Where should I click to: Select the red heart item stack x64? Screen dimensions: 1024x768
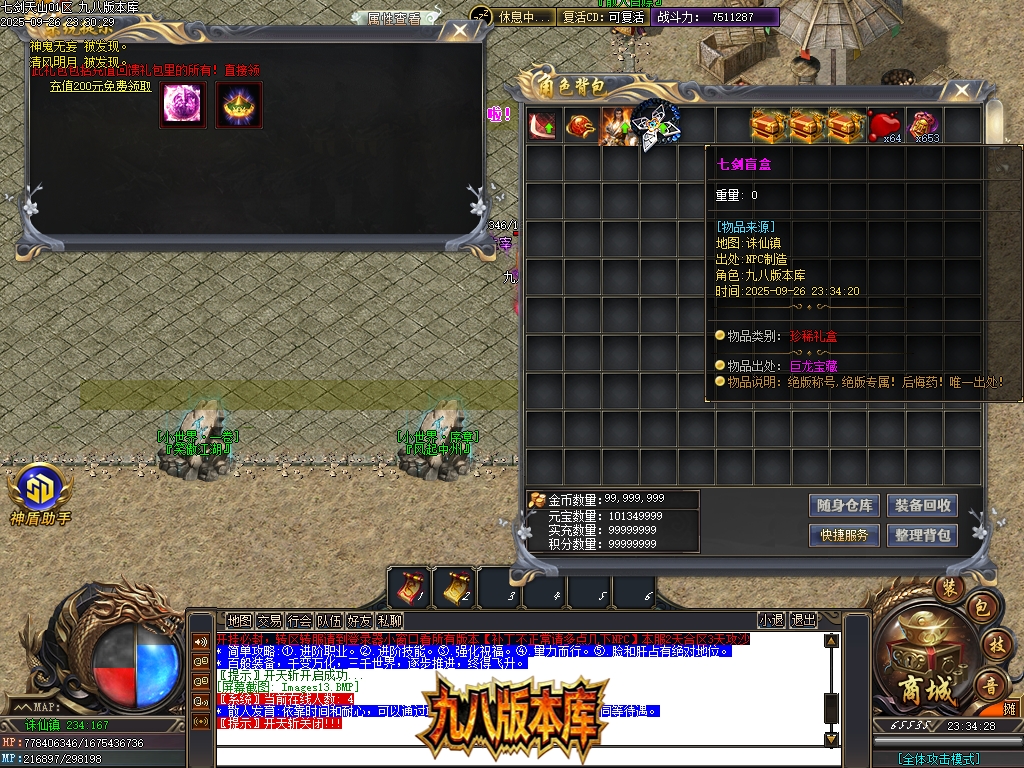tap(884, 126)
